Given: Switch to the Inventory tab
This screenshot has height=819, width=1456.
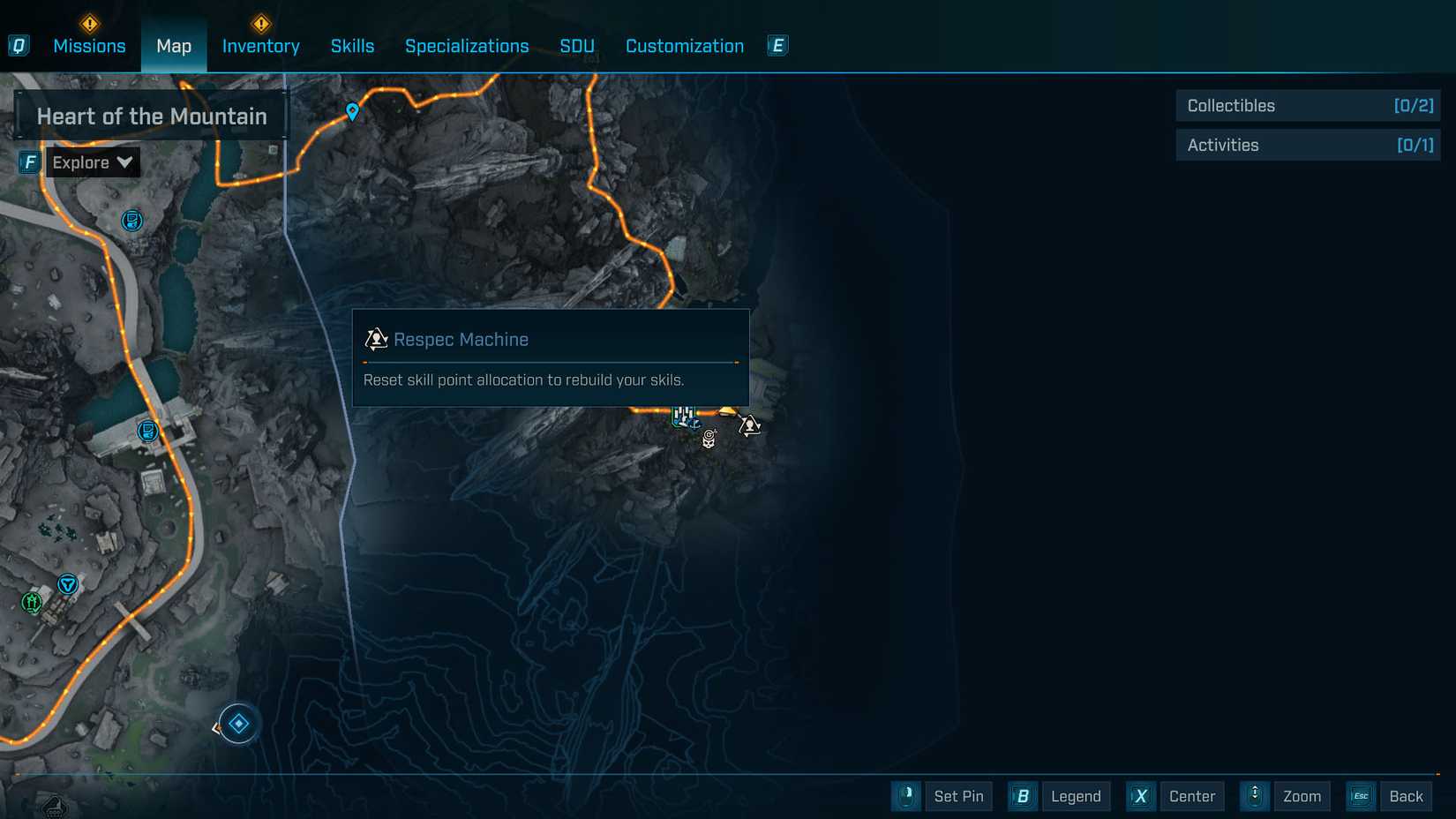Looking at the screenshot, I should 259,46.
